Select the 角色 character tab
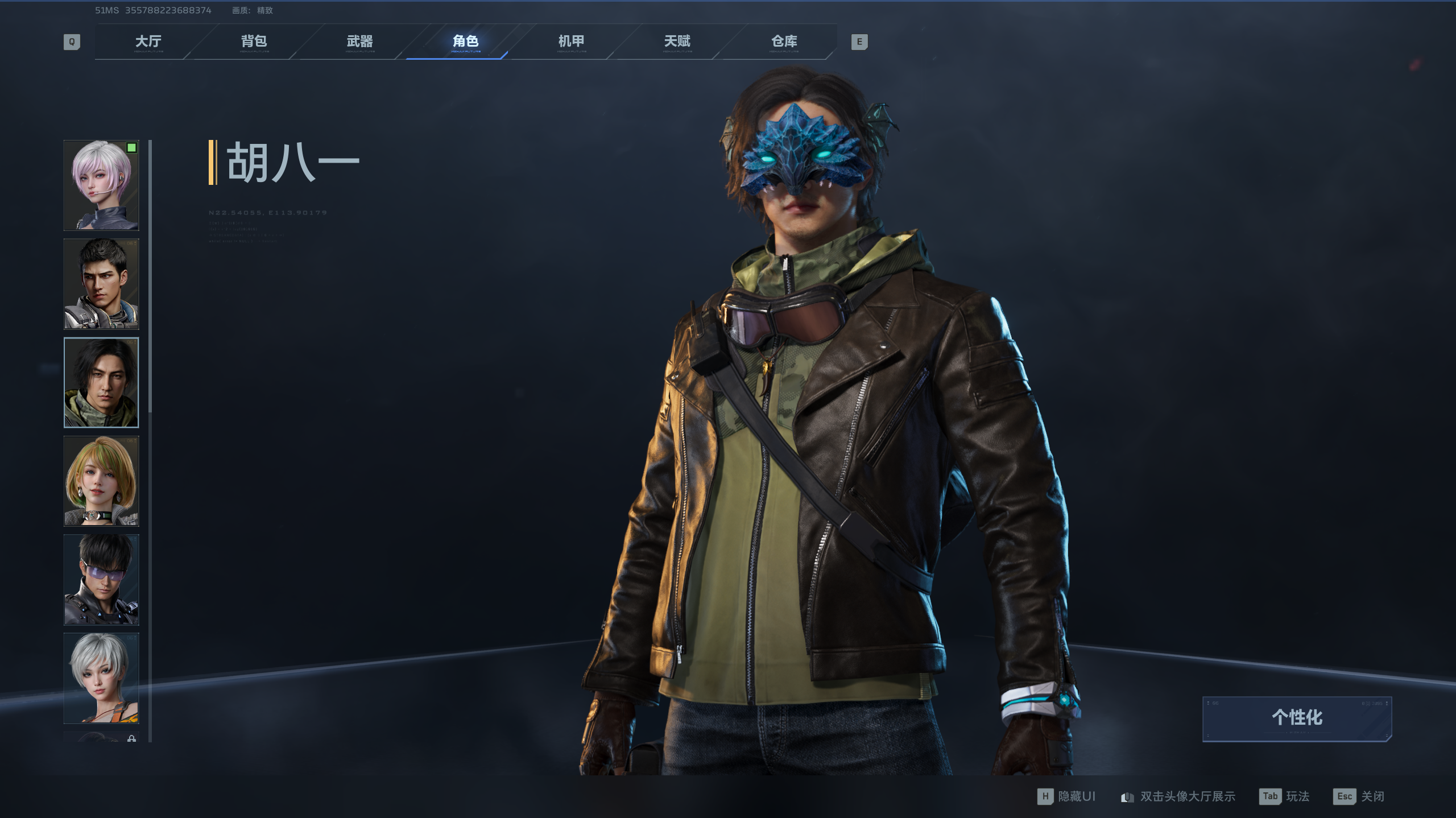This screenshot has height=818, width=1456. tap(465, 42)
